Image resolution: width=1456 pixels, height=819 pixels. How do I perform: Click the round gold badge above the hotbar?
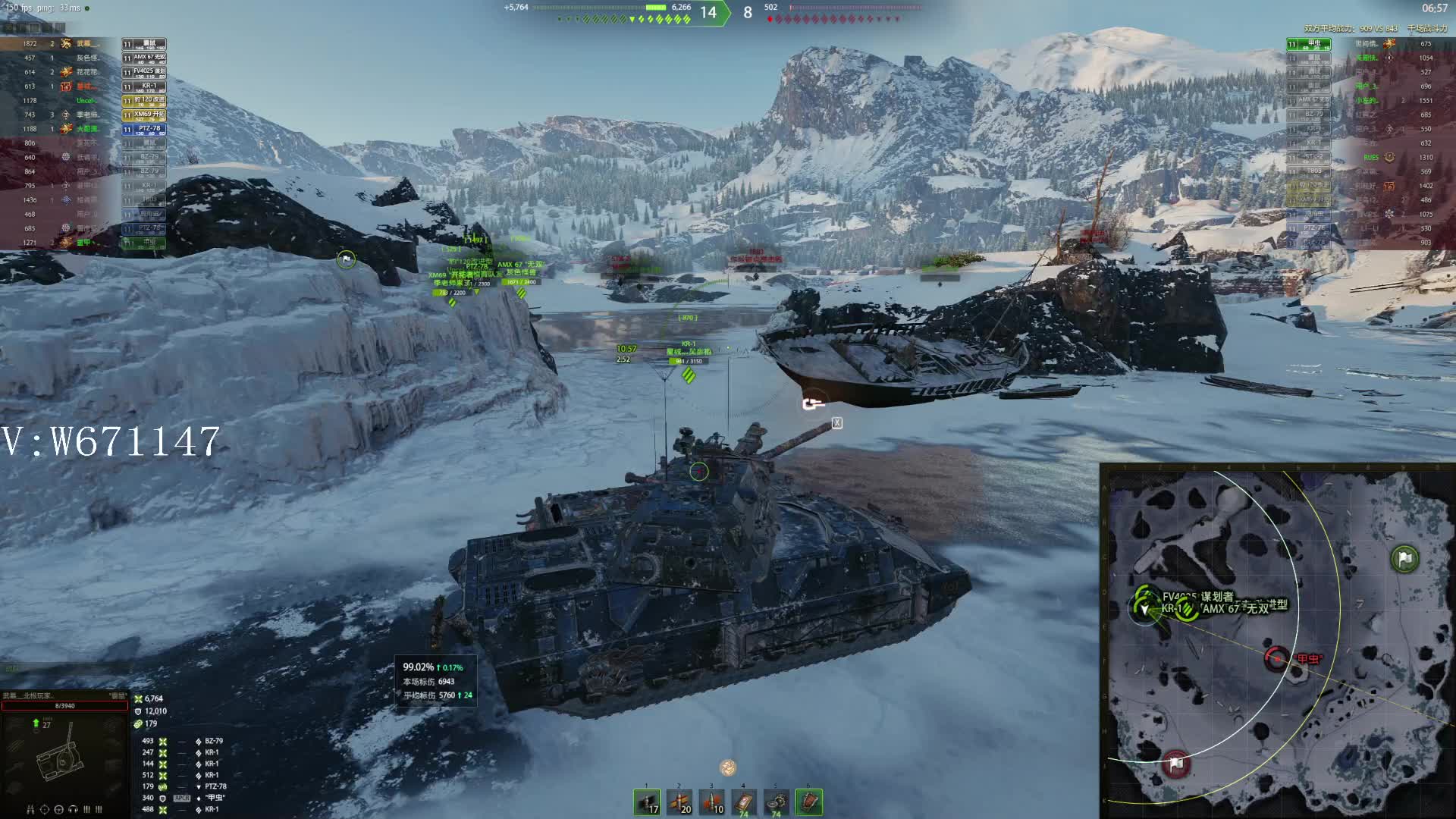point(728,767)
